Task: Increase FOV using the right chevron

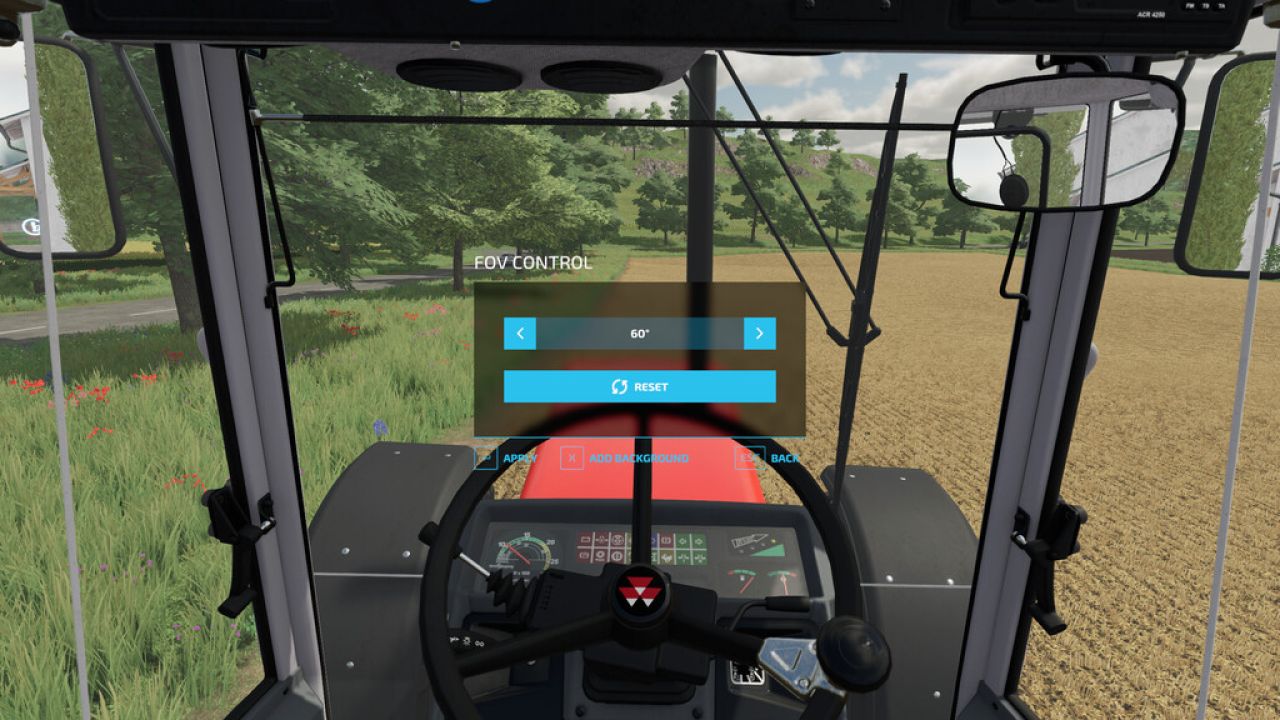Action: 760,333
